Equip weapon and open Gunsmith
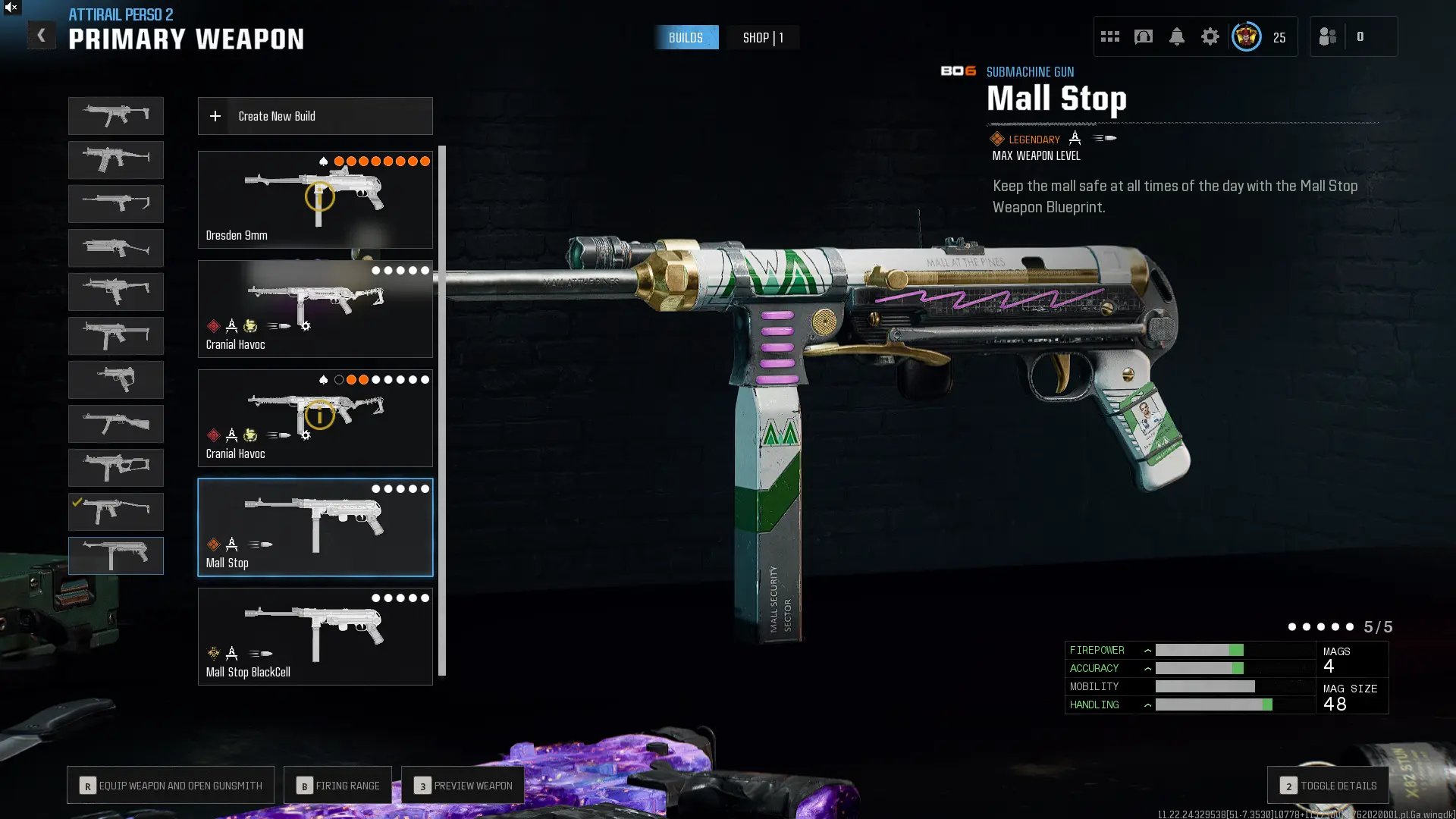 (171, 786)
